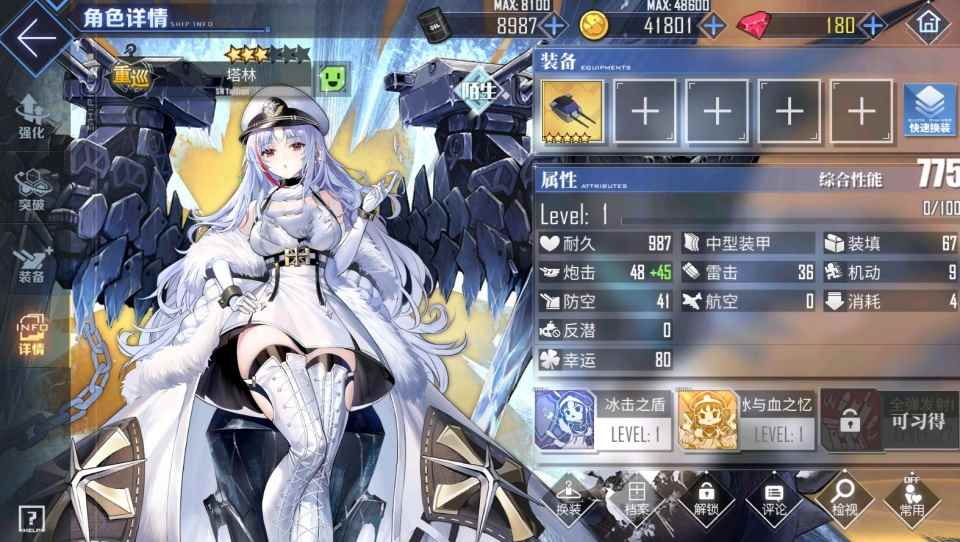Toggle the 解锁 lock button
960x542 pixels.
(x=706, y=498)
